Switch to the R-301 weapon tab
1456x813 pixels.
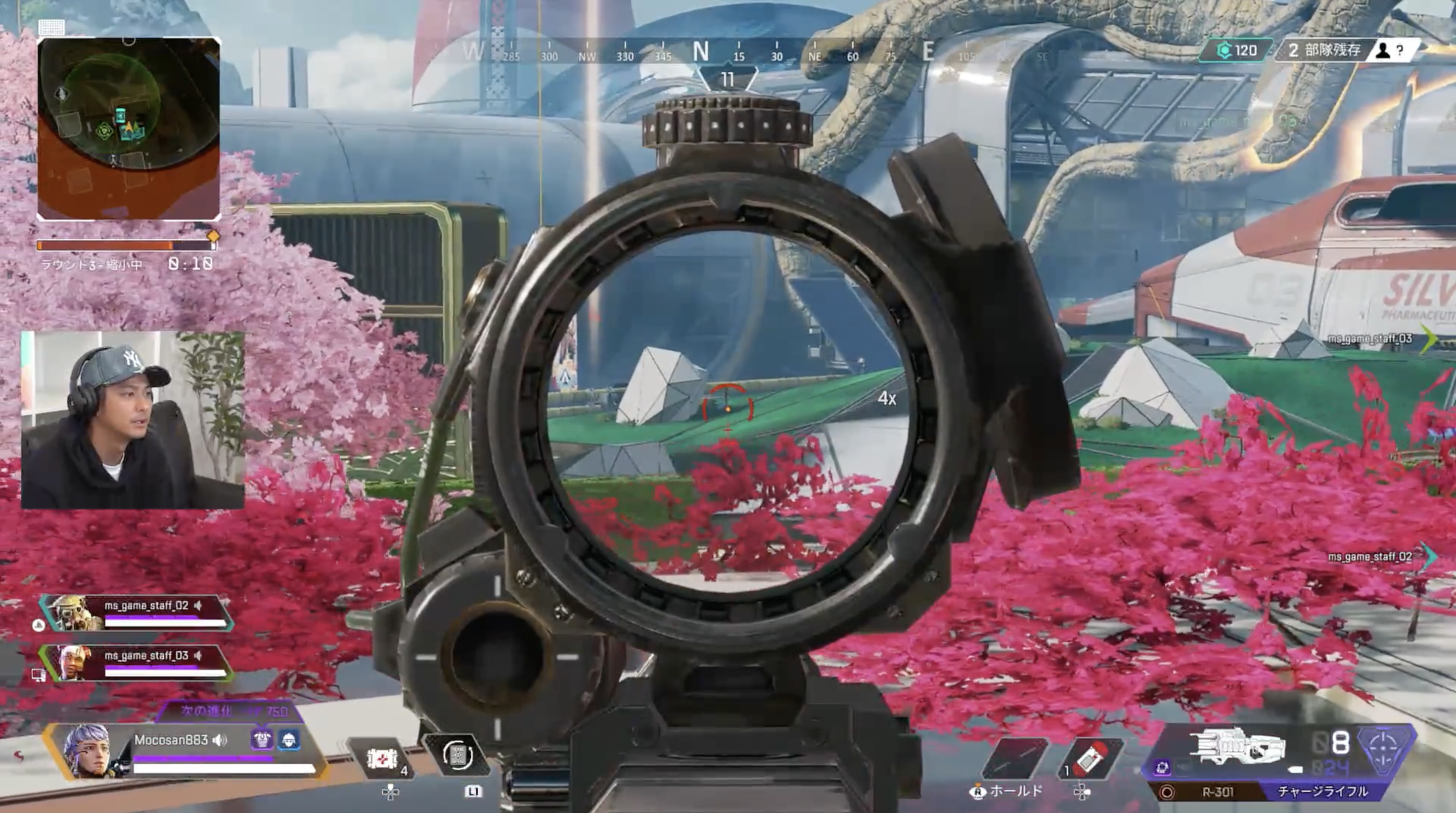[1216, 792]
